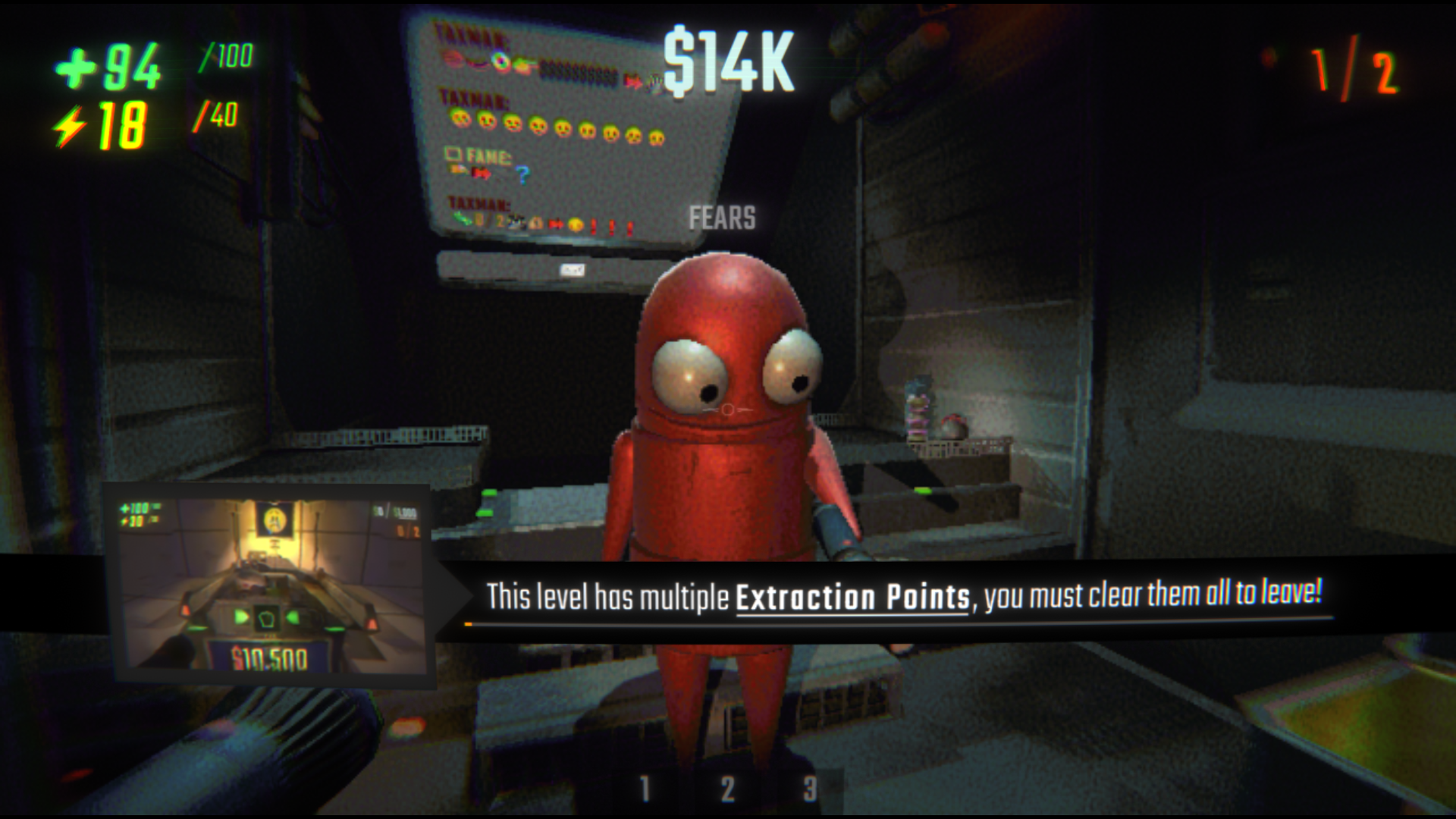Select inventory slot 2

727,789
